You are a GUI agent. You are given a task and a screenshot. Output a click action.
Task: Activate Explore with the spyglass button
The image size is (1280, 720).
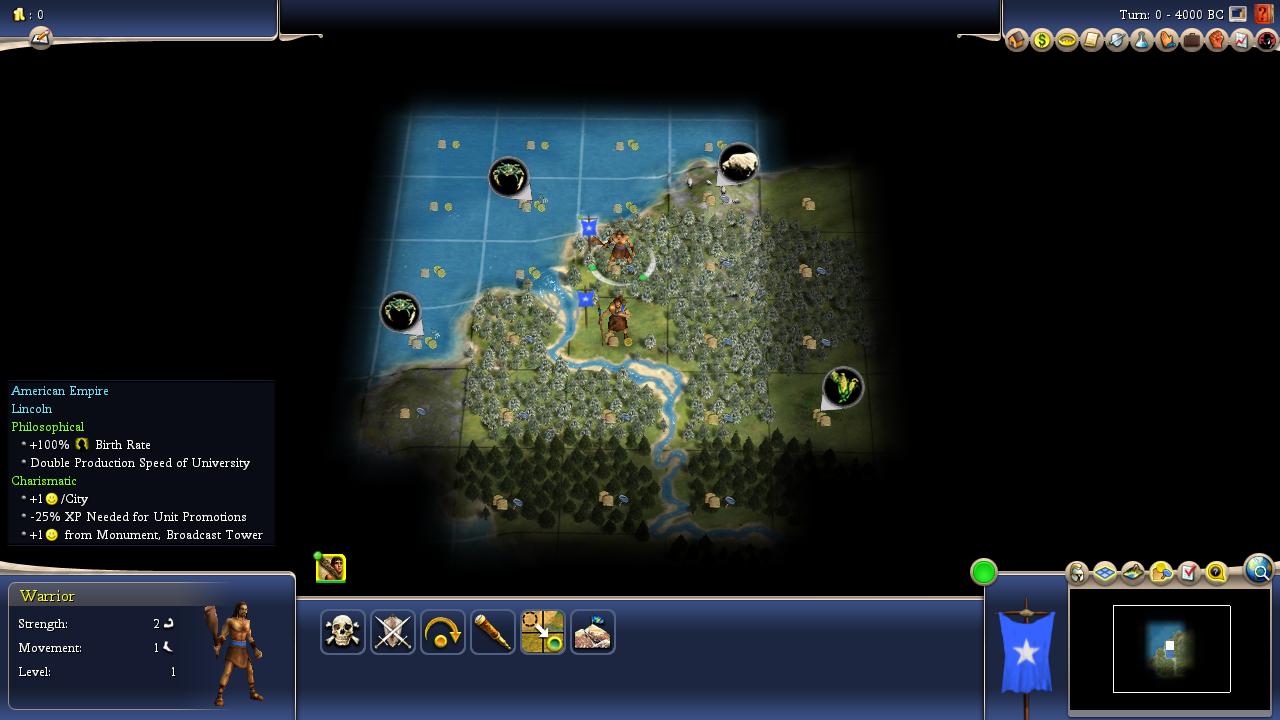493,632
